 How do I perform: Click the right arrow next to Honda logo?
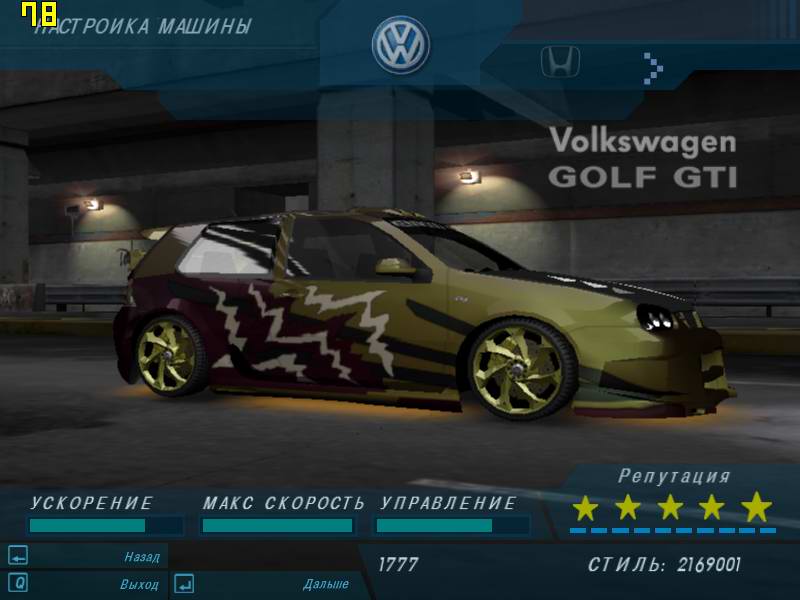(653, 67)
